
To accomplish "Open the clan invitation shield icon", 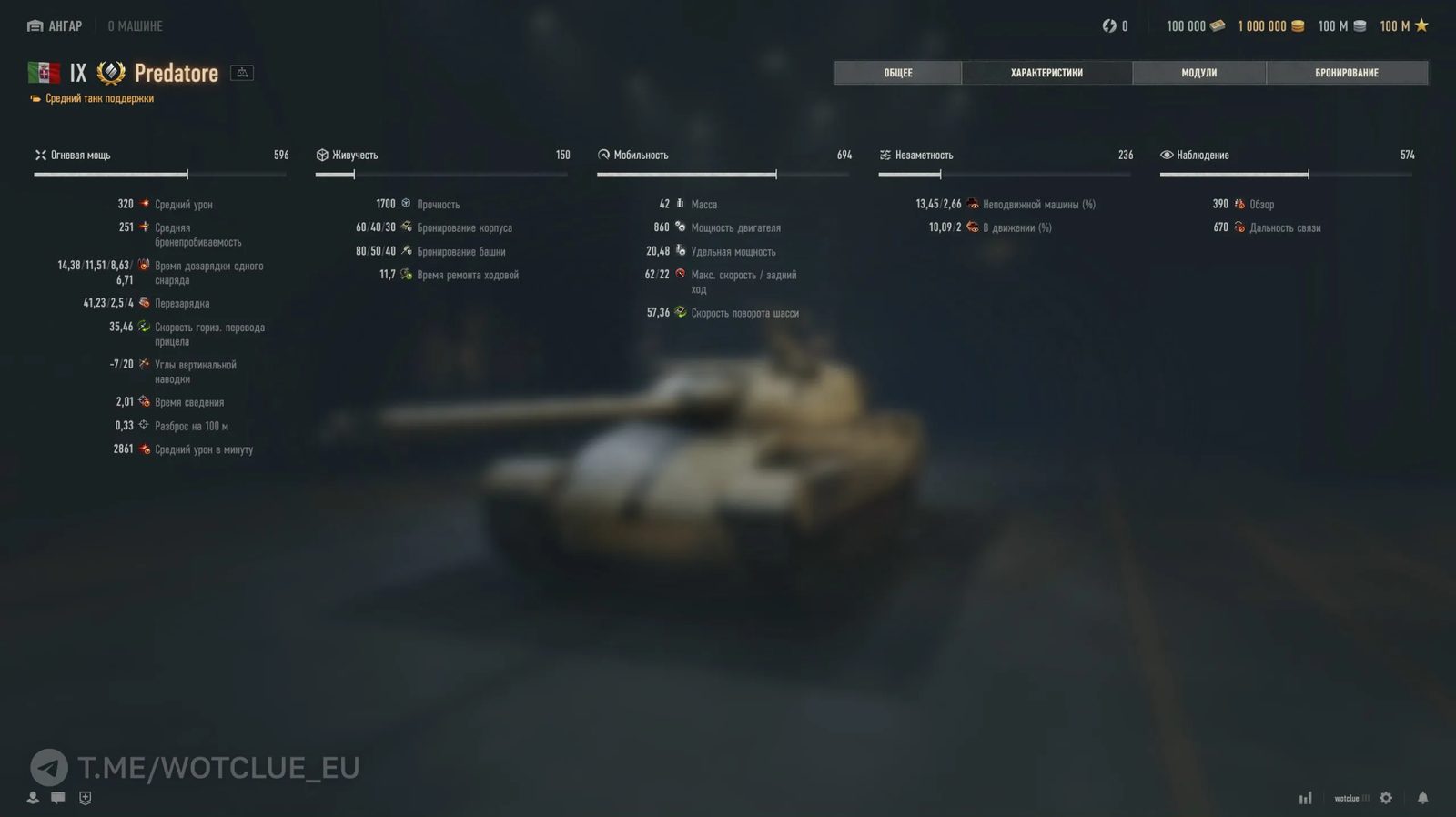I will coord(85,797).
